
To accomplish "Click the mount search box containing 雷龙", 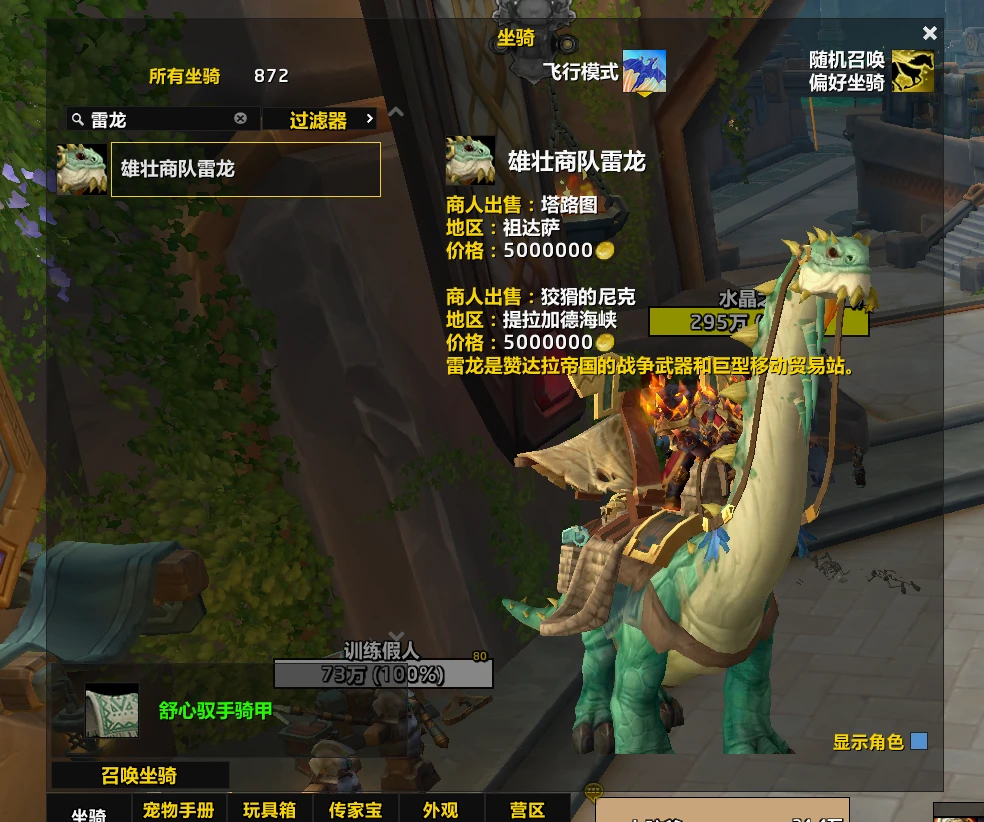I will point(160,120).
